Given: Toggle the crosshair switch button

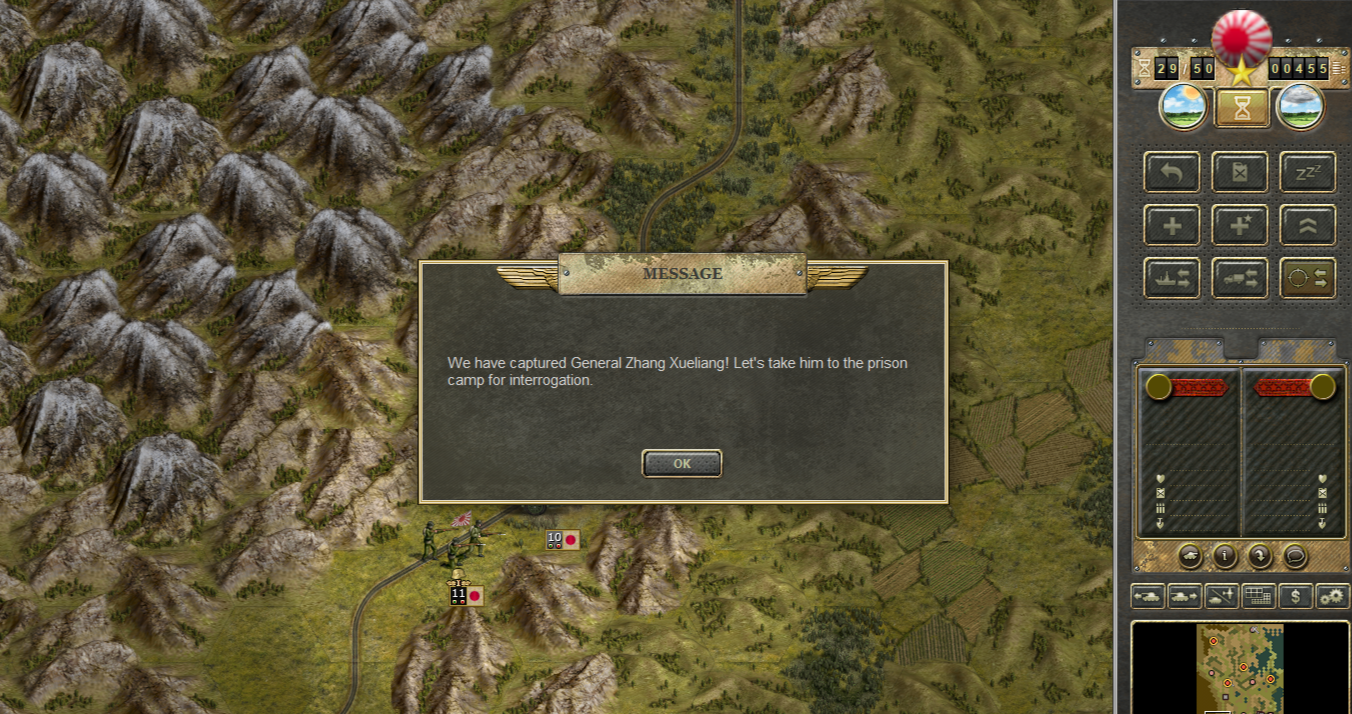Looking at the screenshot, I should coord(1307,278).
